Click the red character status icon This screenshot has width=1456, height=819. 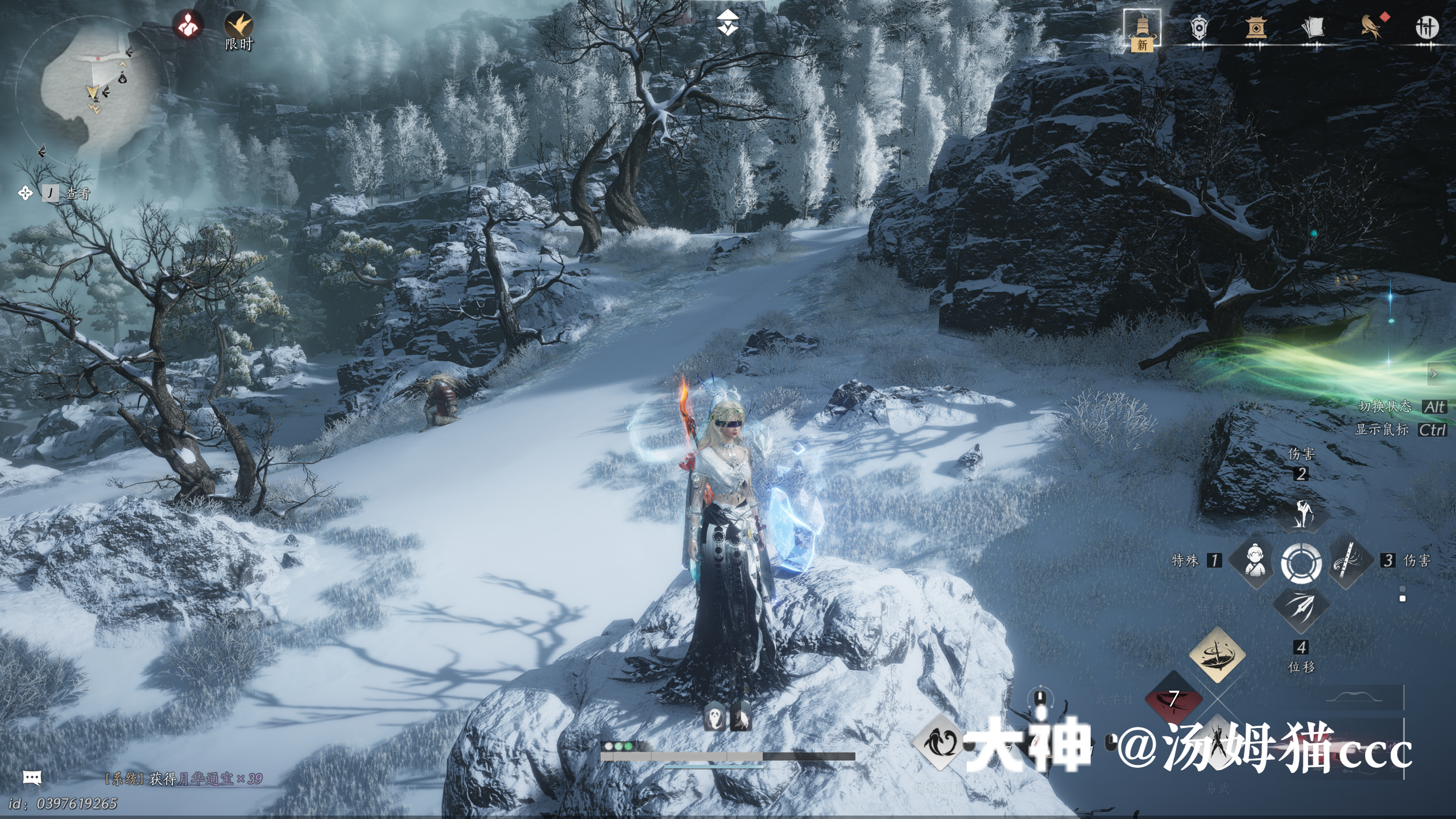188,25
